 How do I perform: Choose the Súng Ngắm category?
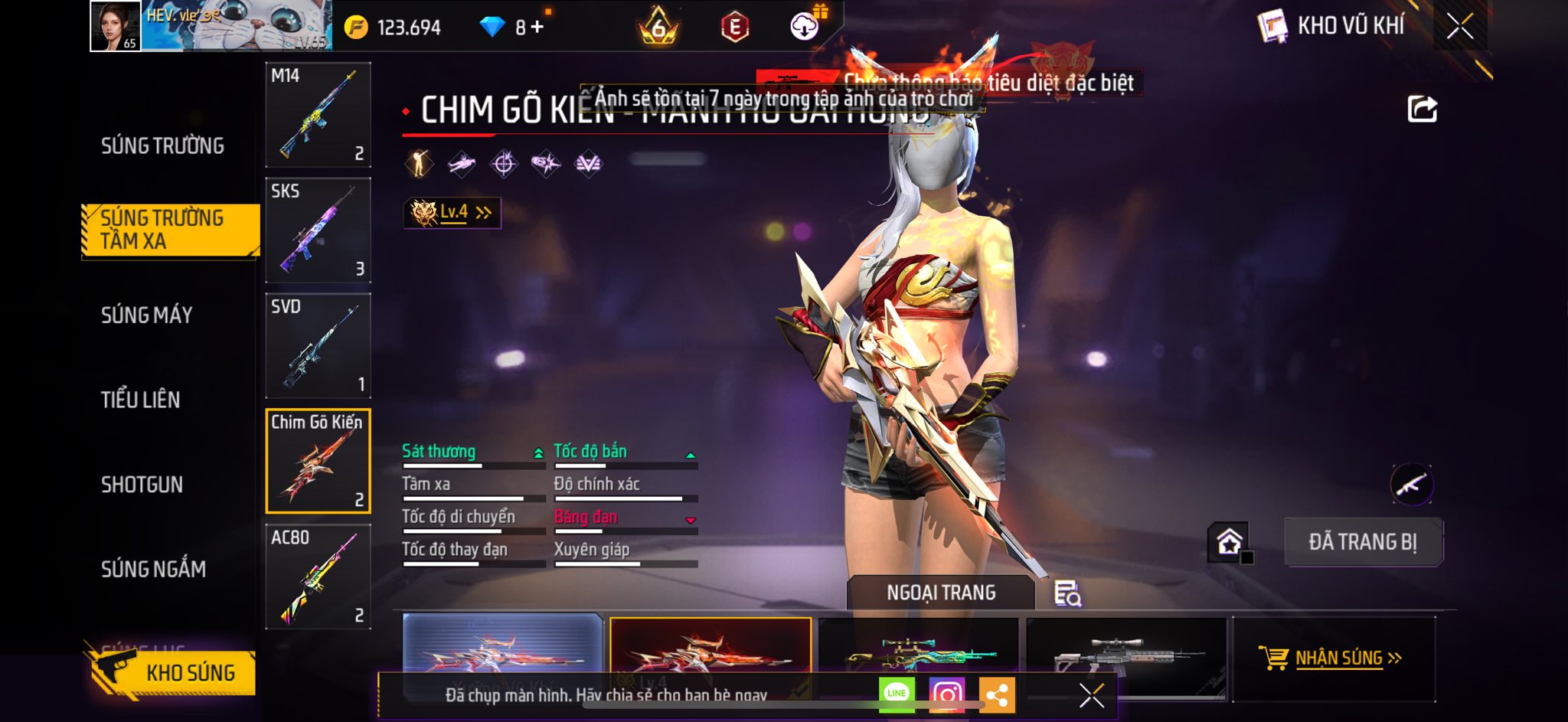(153, 569)
